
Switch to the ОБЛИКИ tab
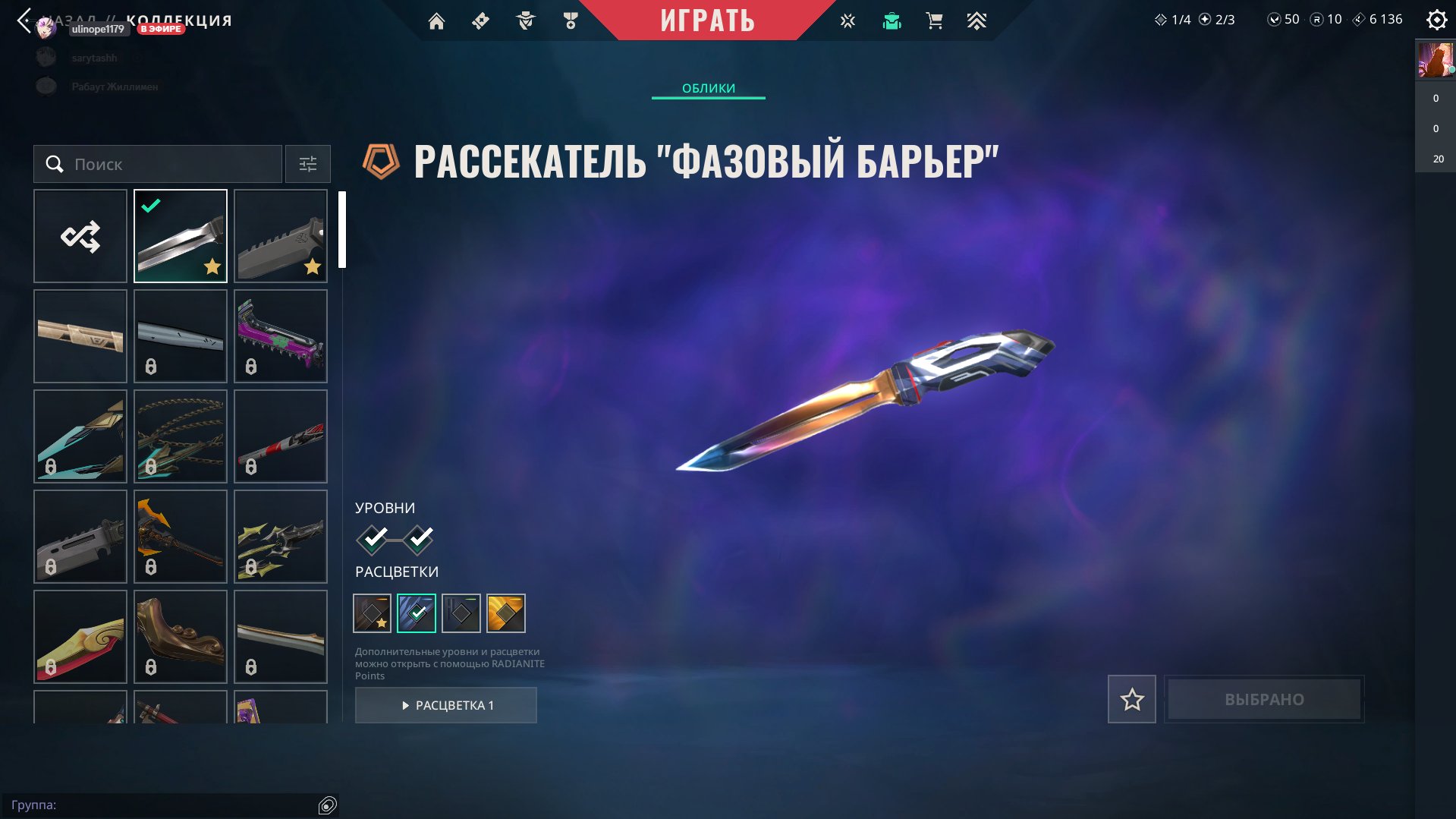707,88
